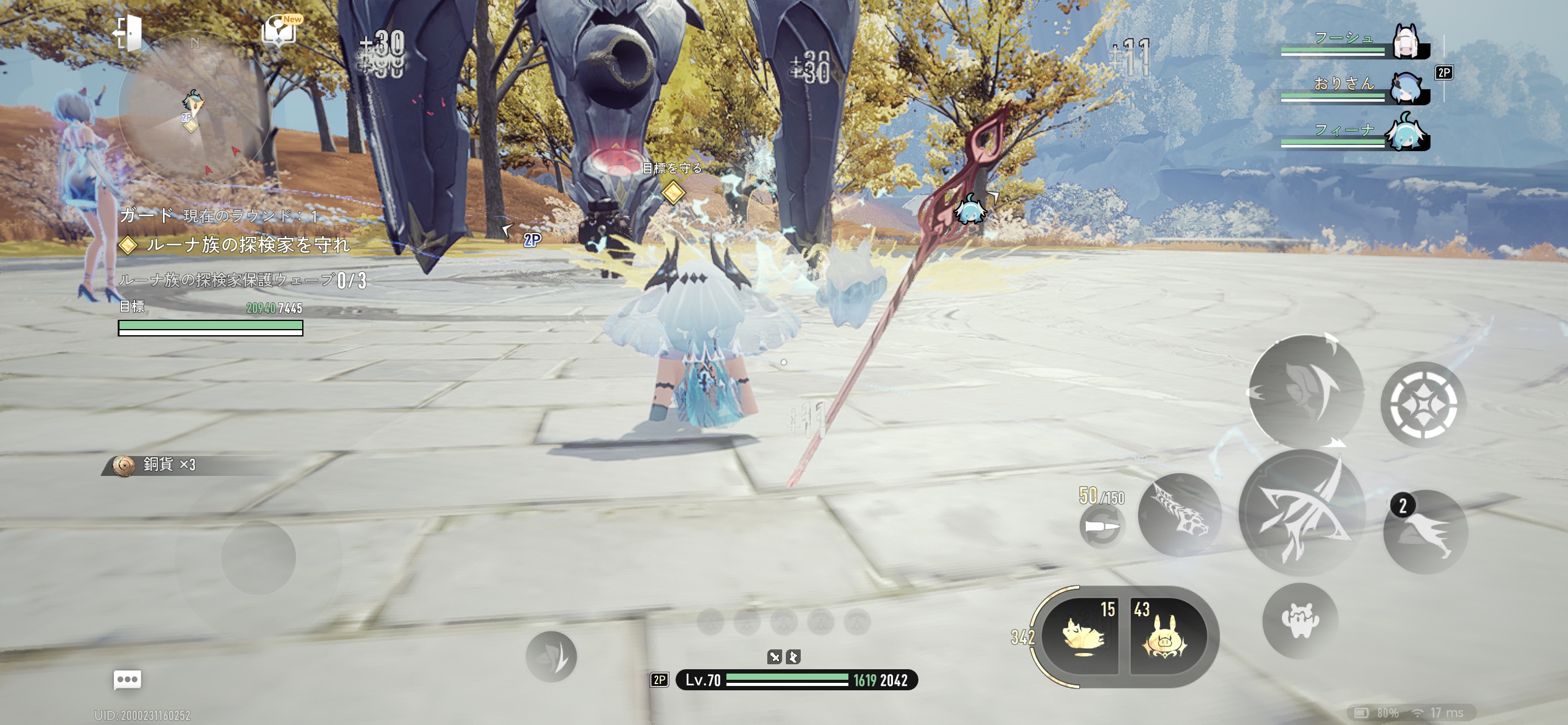This screenshot has width=1568, height=725.
Task: Tap the exit door icon
Action: [128, 32]
